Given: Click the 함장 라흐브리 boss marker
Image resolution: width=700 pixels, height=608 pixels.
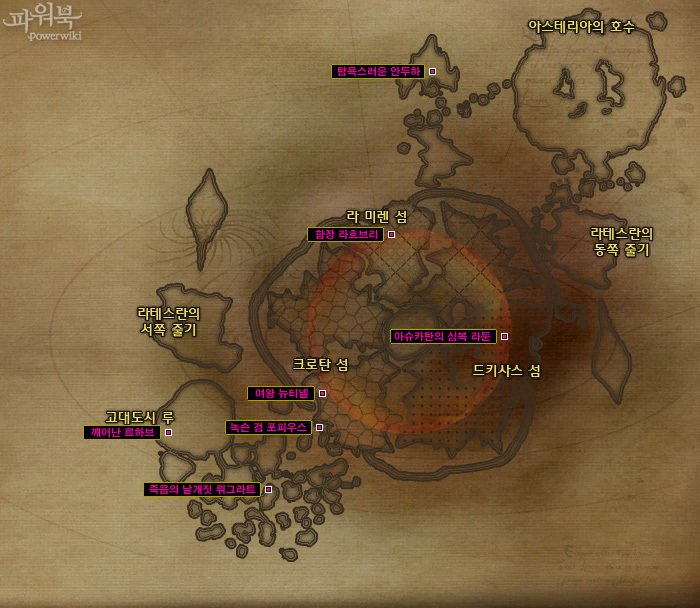Looking at the screenshot, I should coord(391,235).
